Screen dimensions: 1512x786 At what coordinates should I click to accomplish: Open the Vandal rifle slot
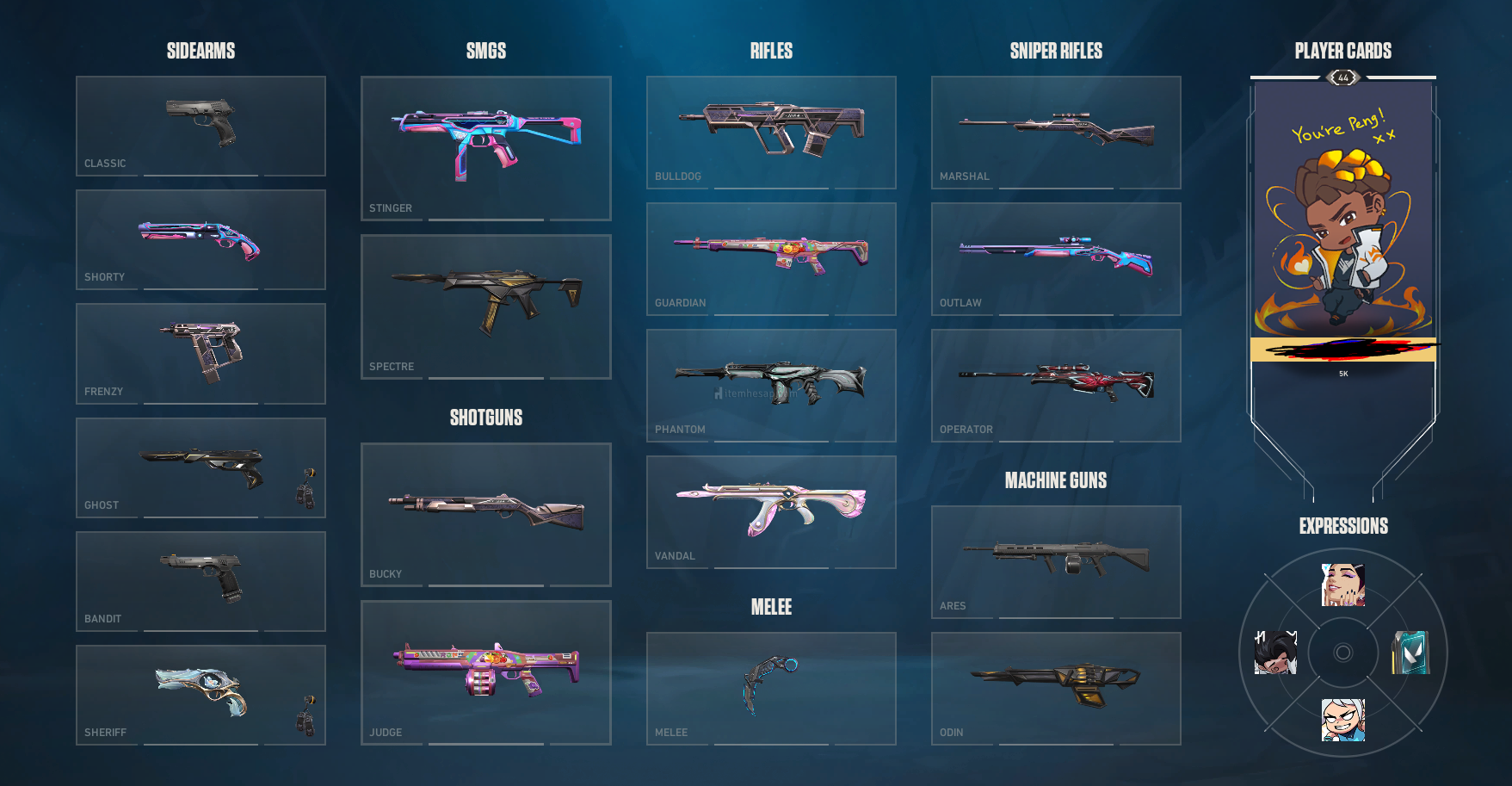click(x=771, y=511)
